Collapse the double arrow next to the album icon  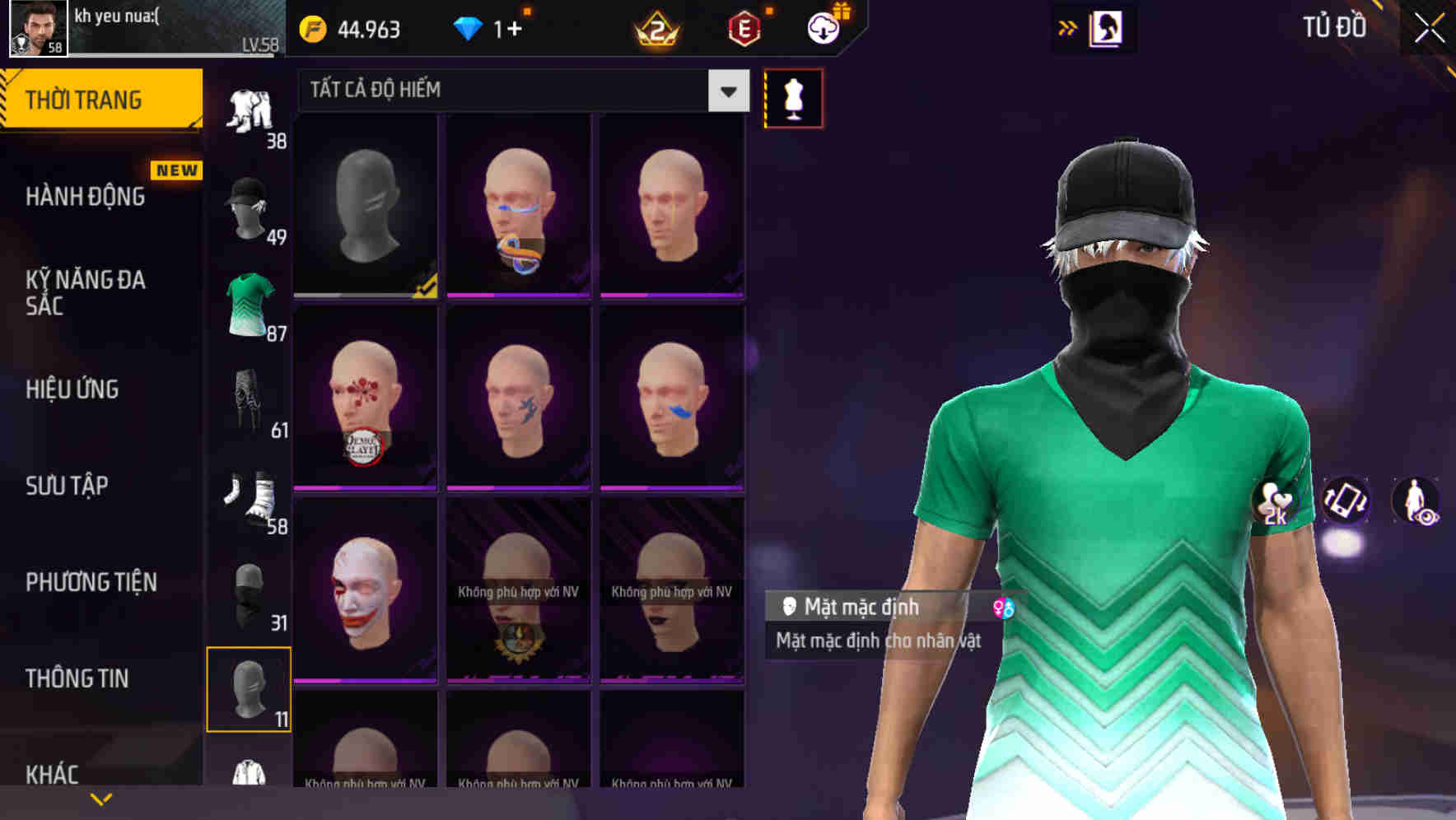coord(1066,27)
